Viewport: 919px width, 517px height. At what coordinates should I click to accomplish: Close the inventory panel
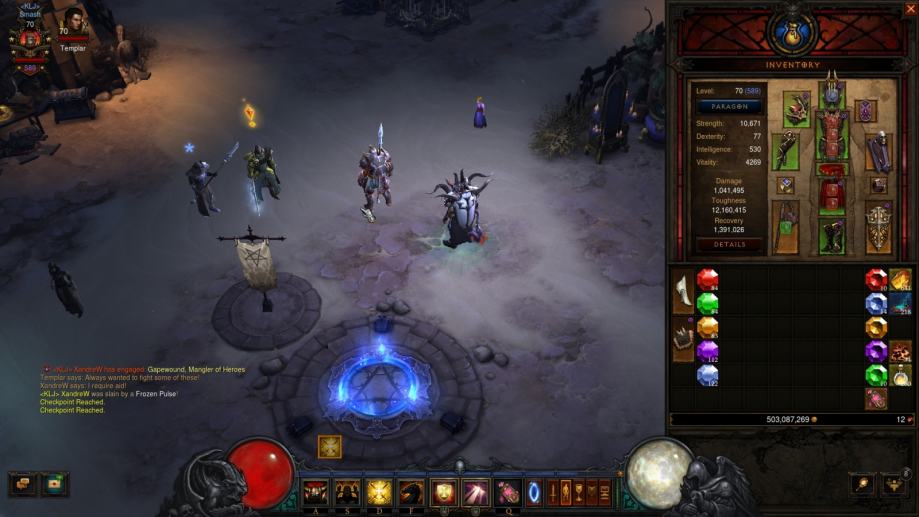tap(909, 9)
